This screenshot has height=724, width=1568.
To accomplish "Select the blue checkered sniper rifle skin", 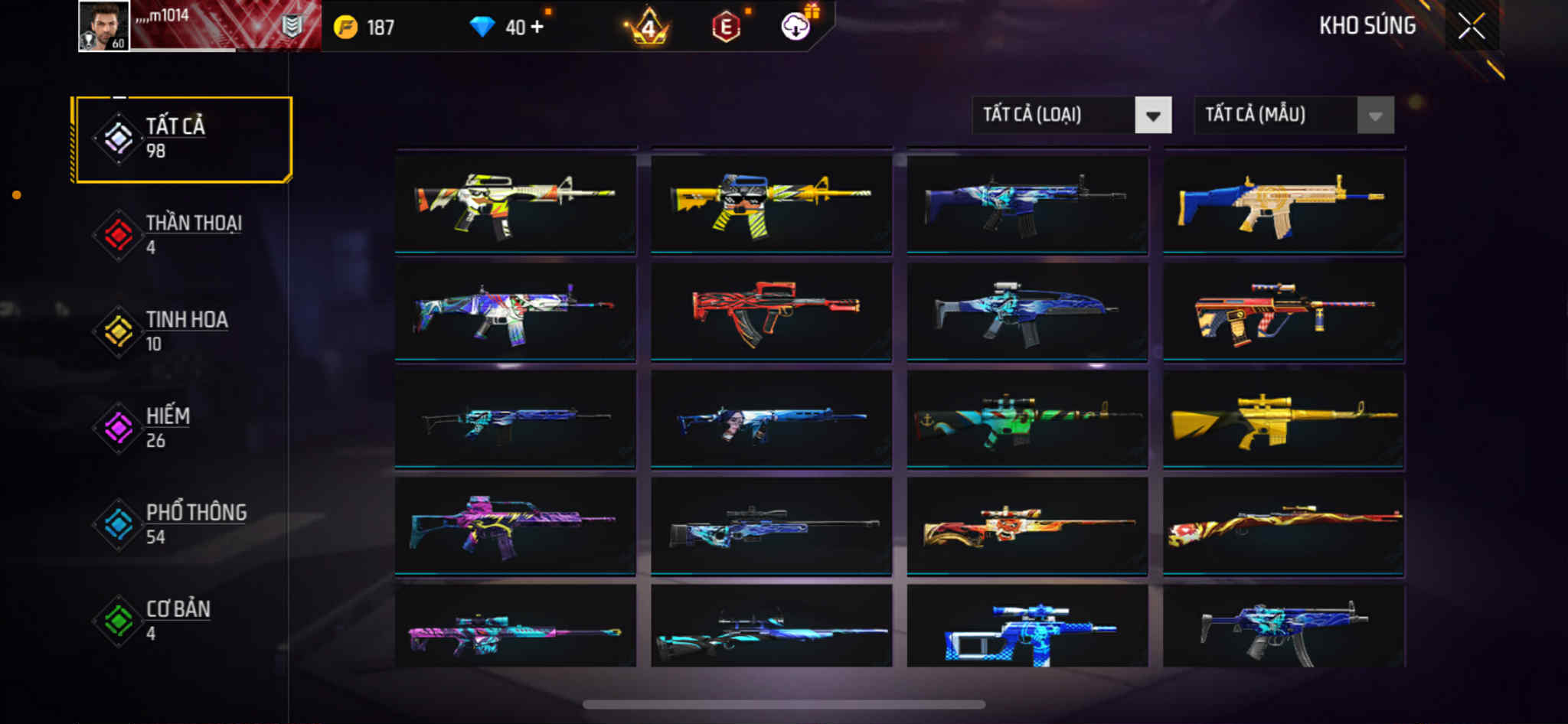I will 1027,629.
